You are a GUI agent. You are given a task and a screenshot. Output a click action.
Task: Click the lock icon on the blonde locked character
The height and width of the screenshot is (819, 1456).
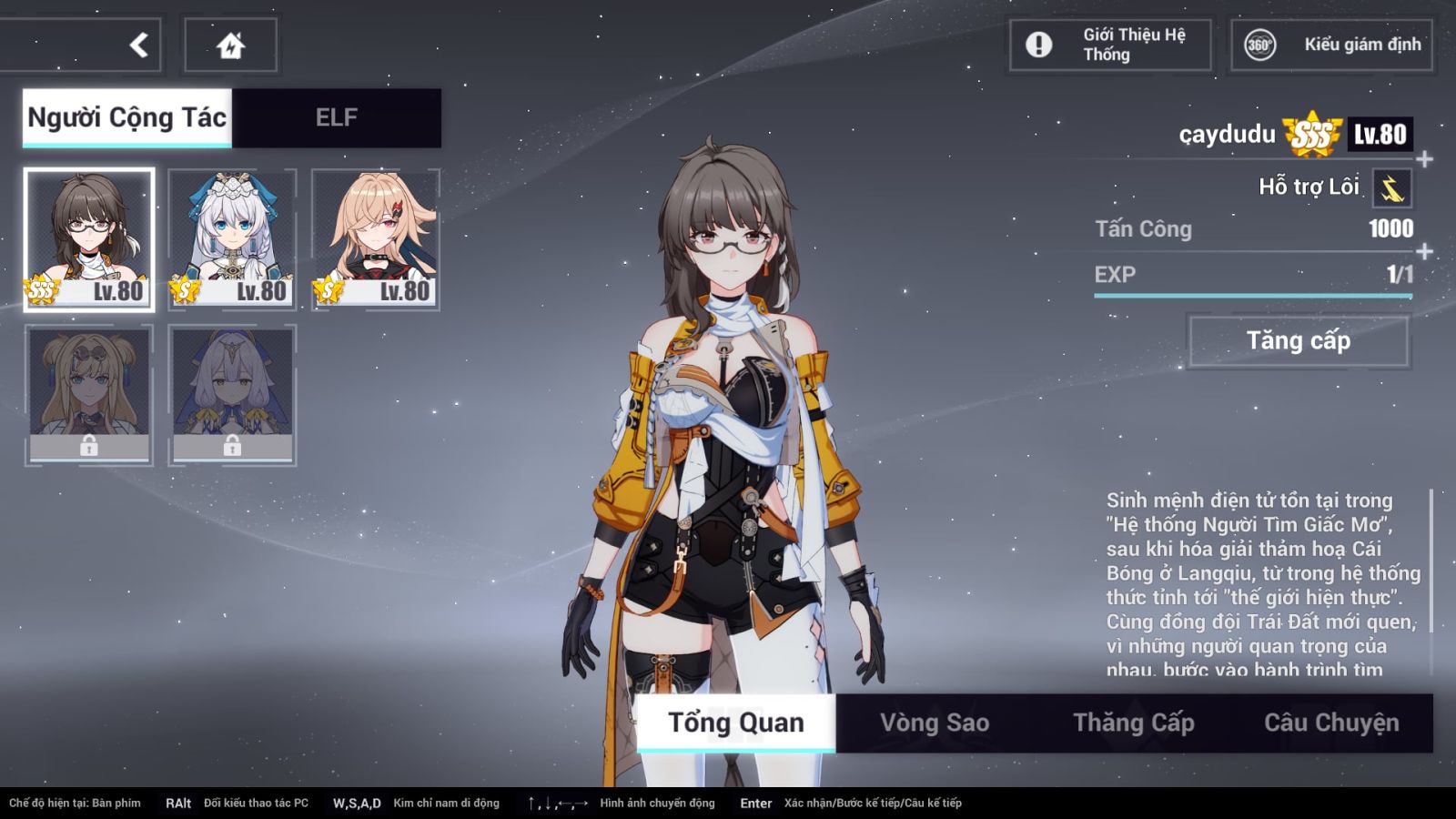[90, 447]
